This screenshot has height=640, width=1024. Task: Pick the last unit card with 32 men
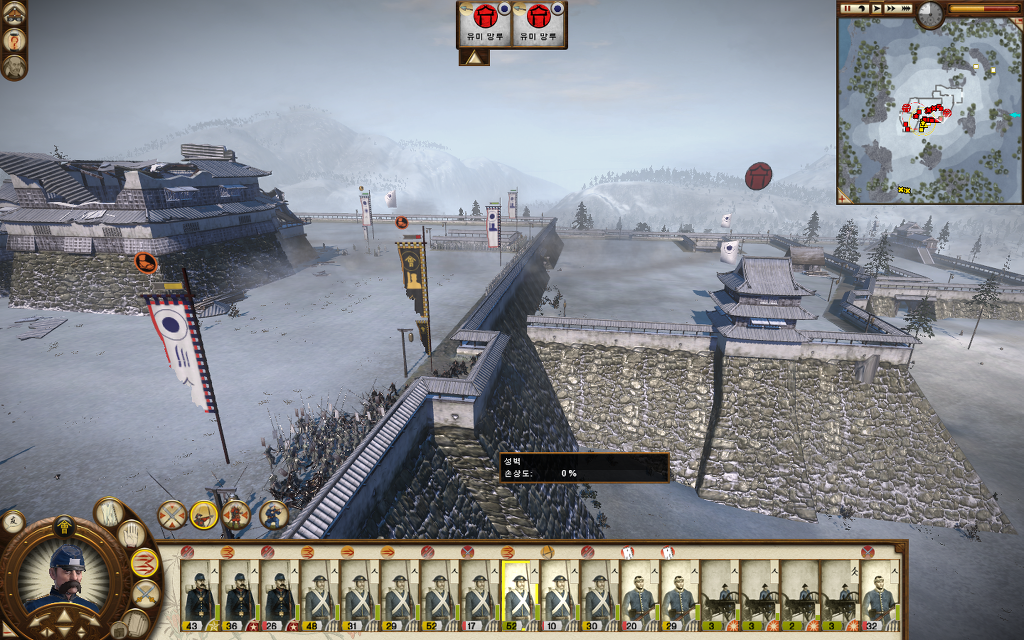coord(880,590)
